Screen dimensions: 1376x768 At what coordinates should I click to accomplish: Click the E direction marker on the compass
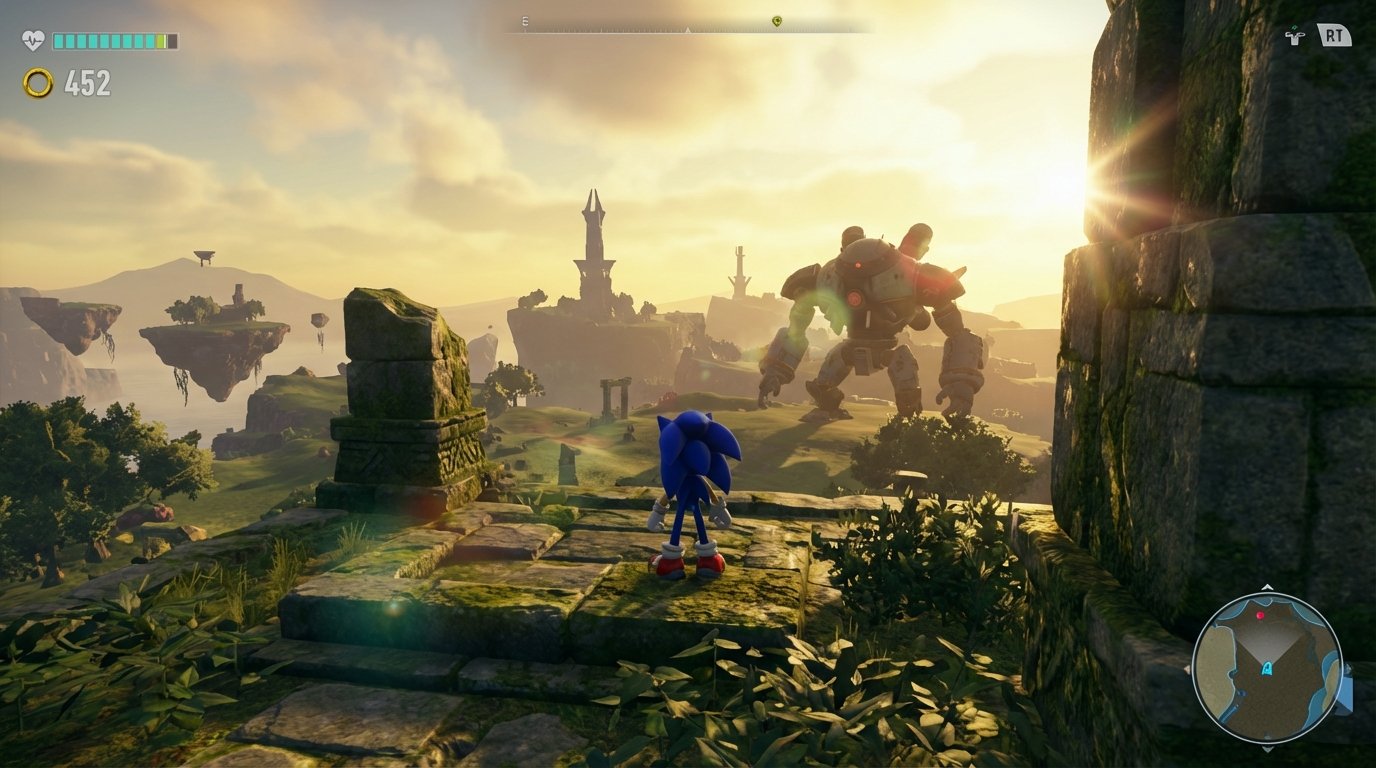point(524,21)
